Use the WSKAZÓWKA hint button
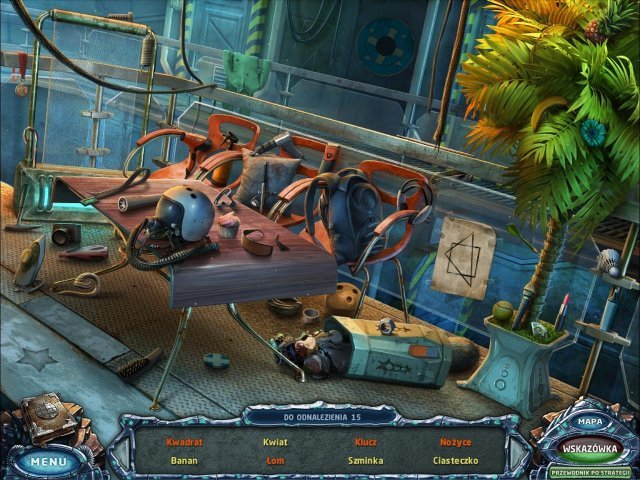 (x=589, y=447)
